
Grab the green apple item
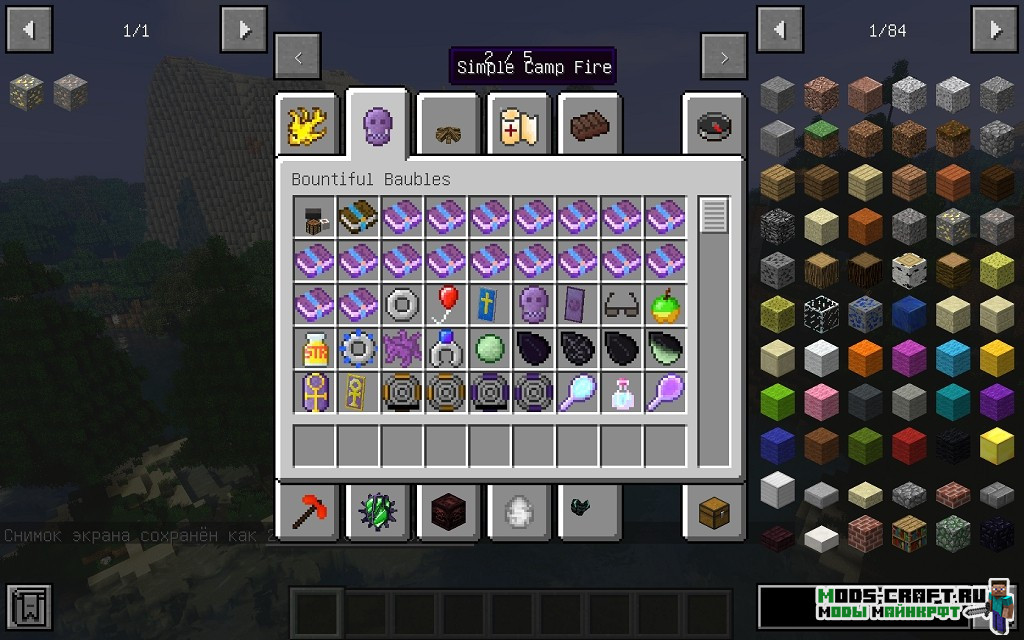click(x=665, y=304)
